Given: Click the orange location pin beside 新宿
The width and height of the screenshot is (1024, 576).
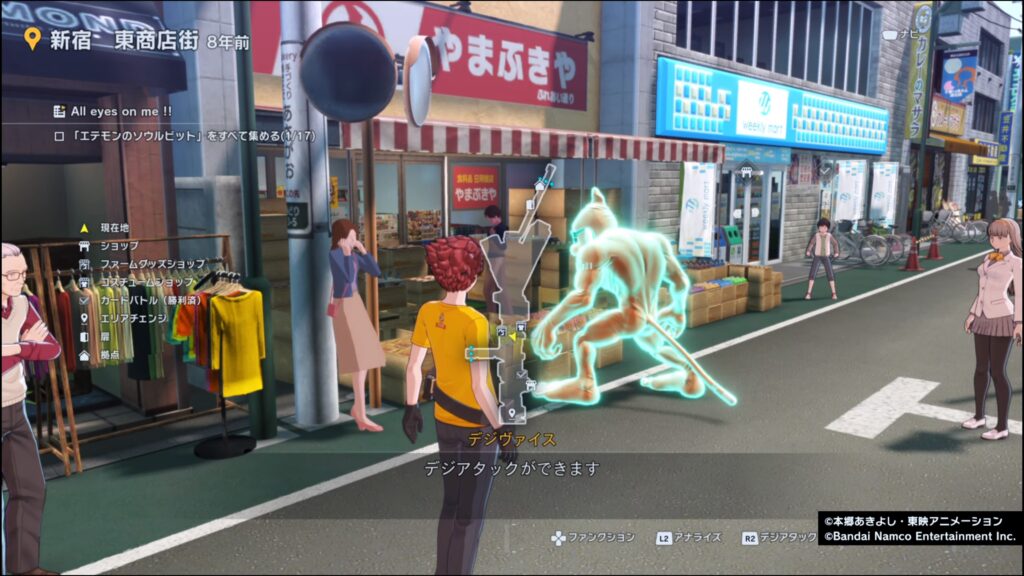Looking at the screenshot, I should tap(32, 39).
